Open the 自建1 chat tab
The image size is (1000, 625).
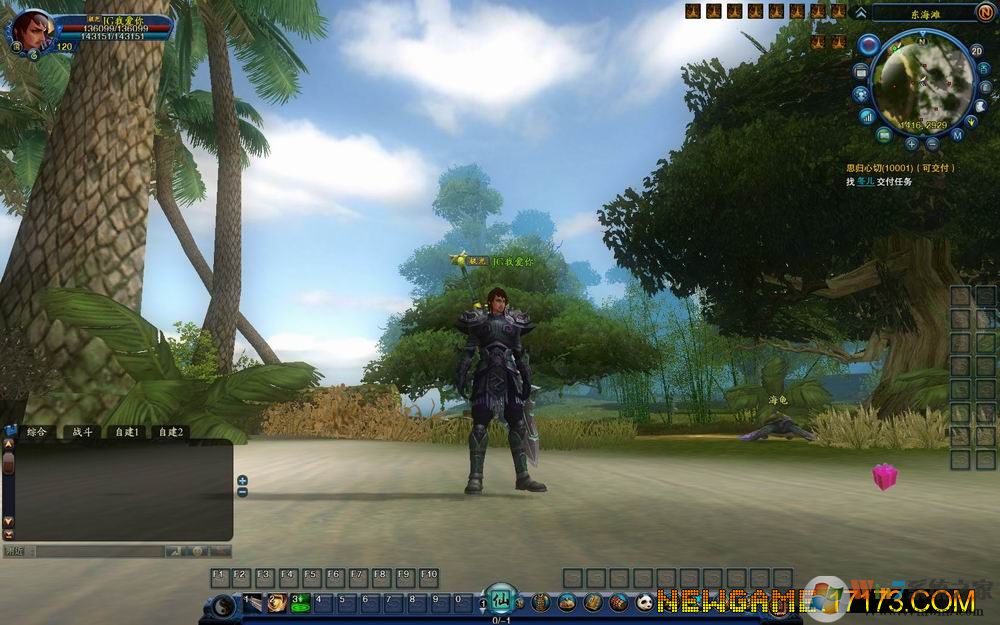[x=126, y=432]
